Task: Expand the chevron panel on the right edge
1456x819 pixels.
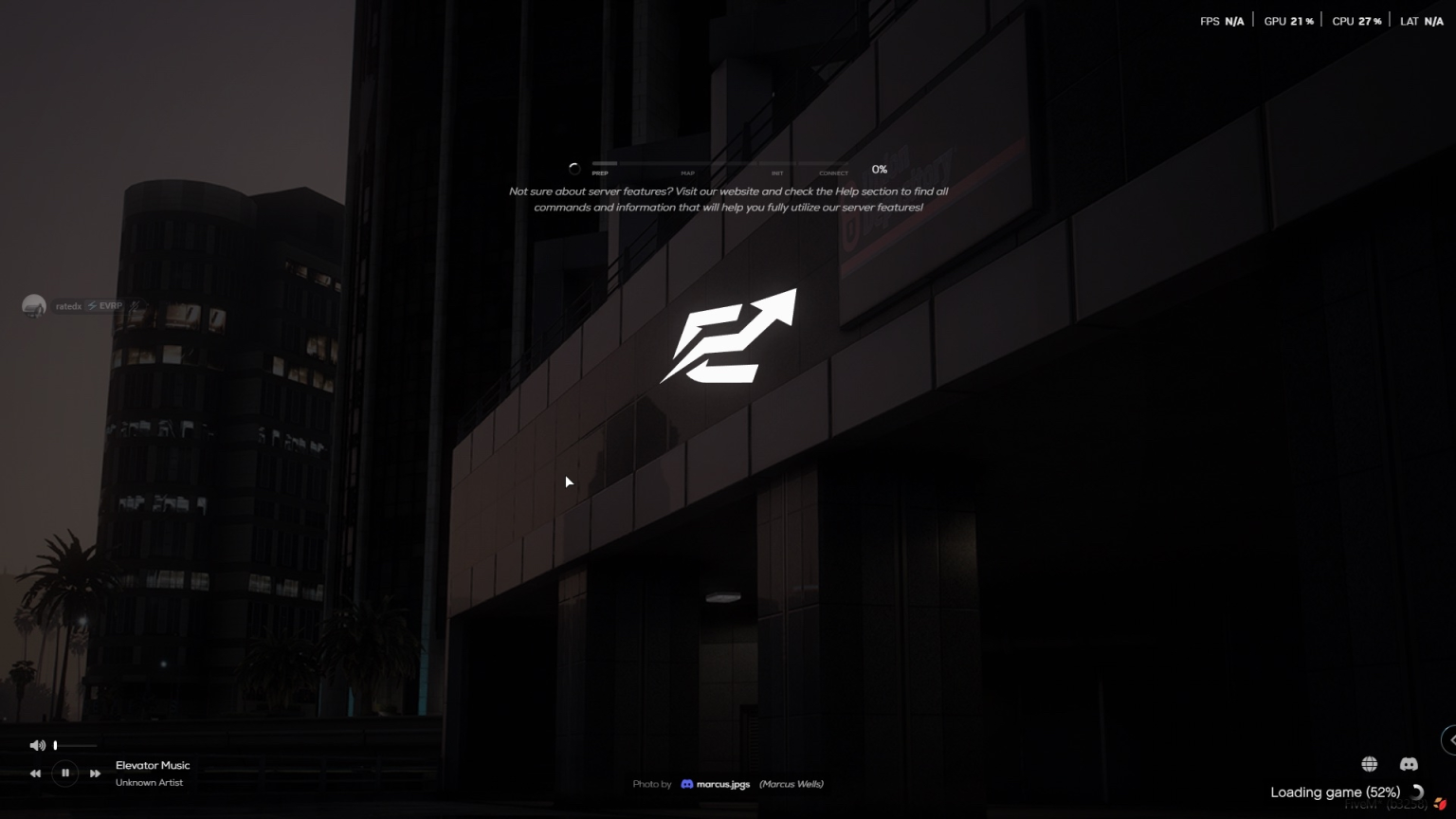Action: (1451, 740)
